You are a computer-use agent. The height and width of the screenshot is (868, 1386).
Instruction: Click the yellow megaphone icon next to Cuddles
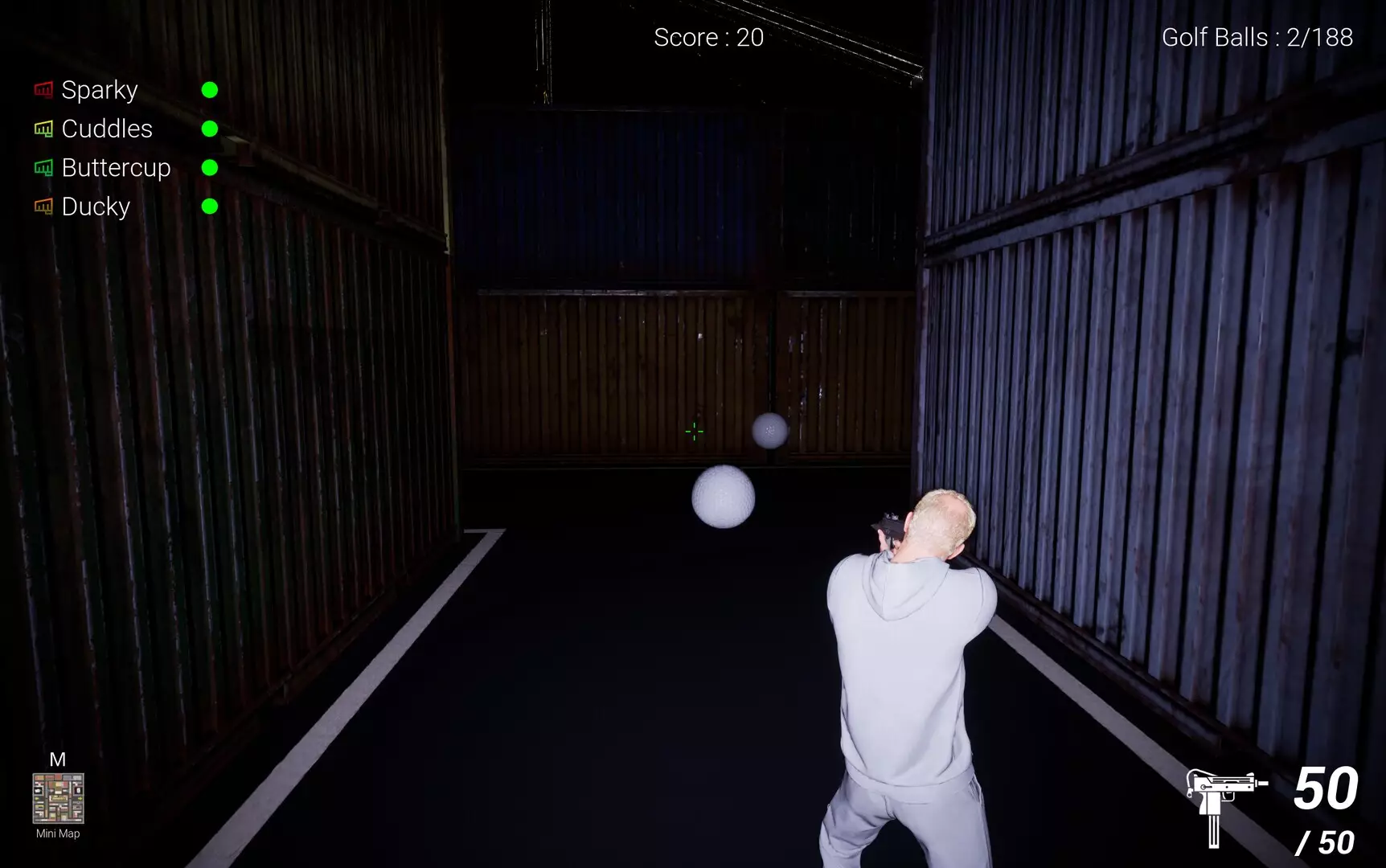point(43,129)
